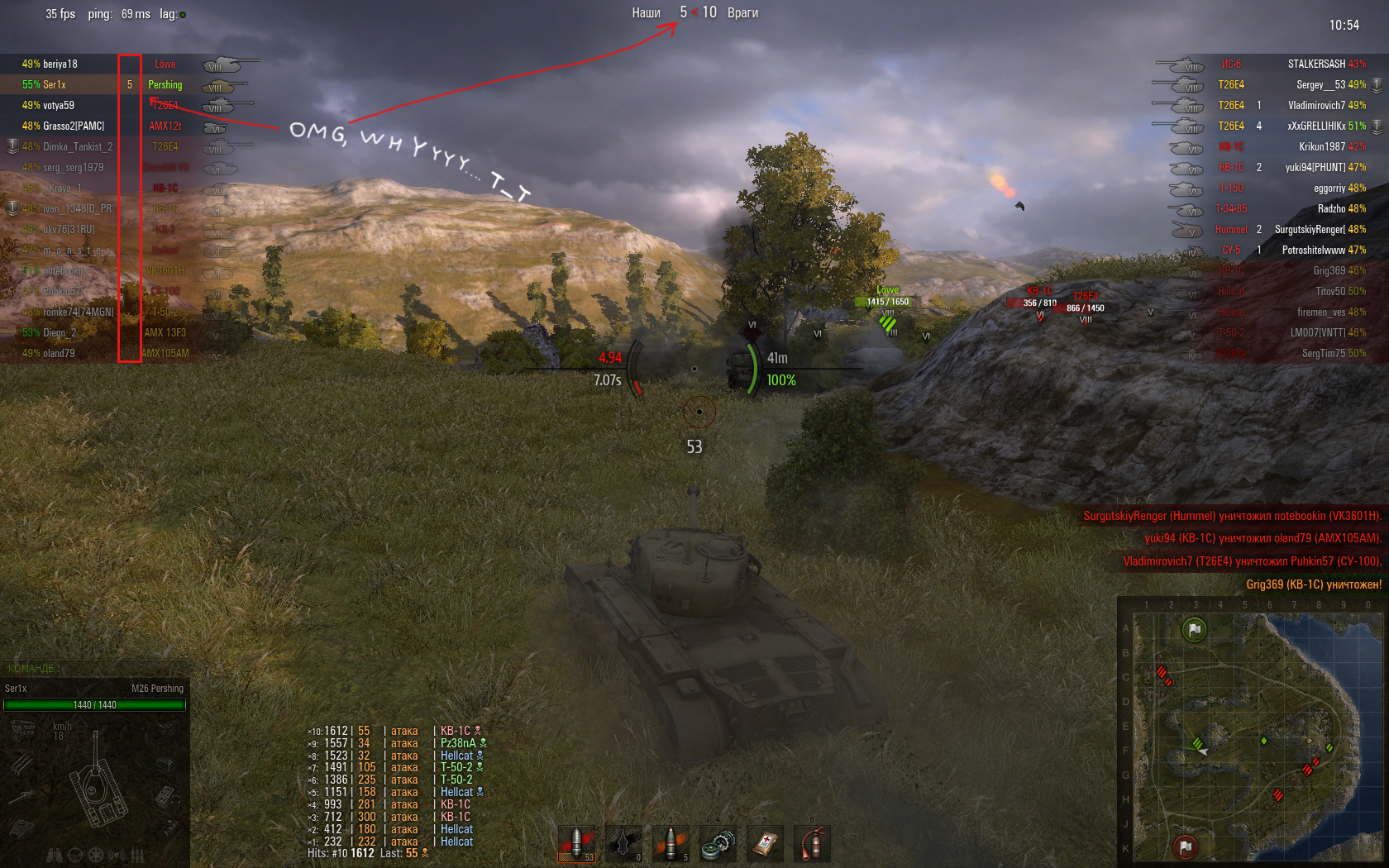Screen dimensions: 1389x868
Task: Select enemy xXxGRELLIHIKx in the enemy list
Action: pos(1316,126)
